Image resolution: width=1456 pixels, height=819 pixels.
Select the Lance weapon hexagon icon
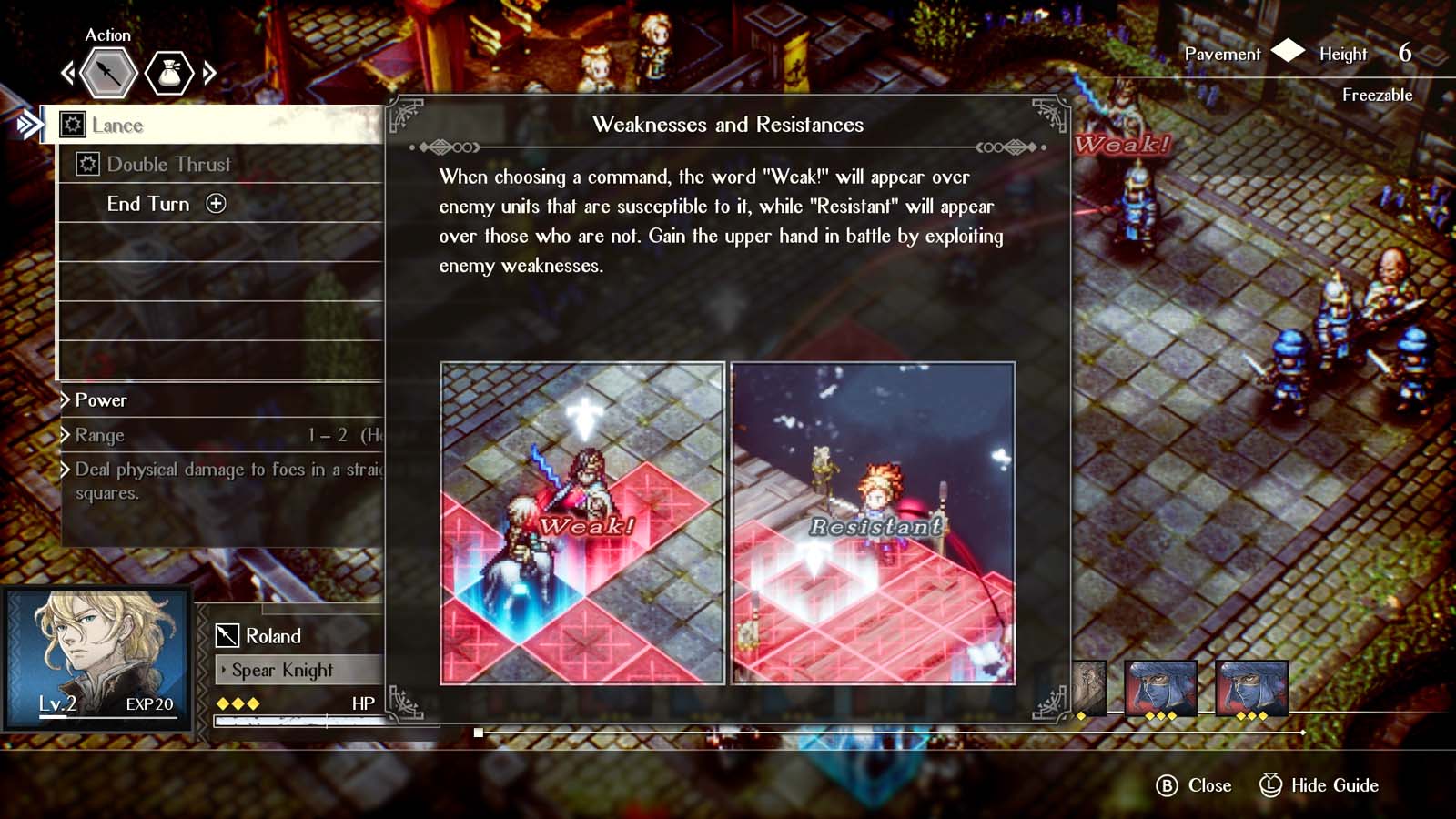(109, 73)
